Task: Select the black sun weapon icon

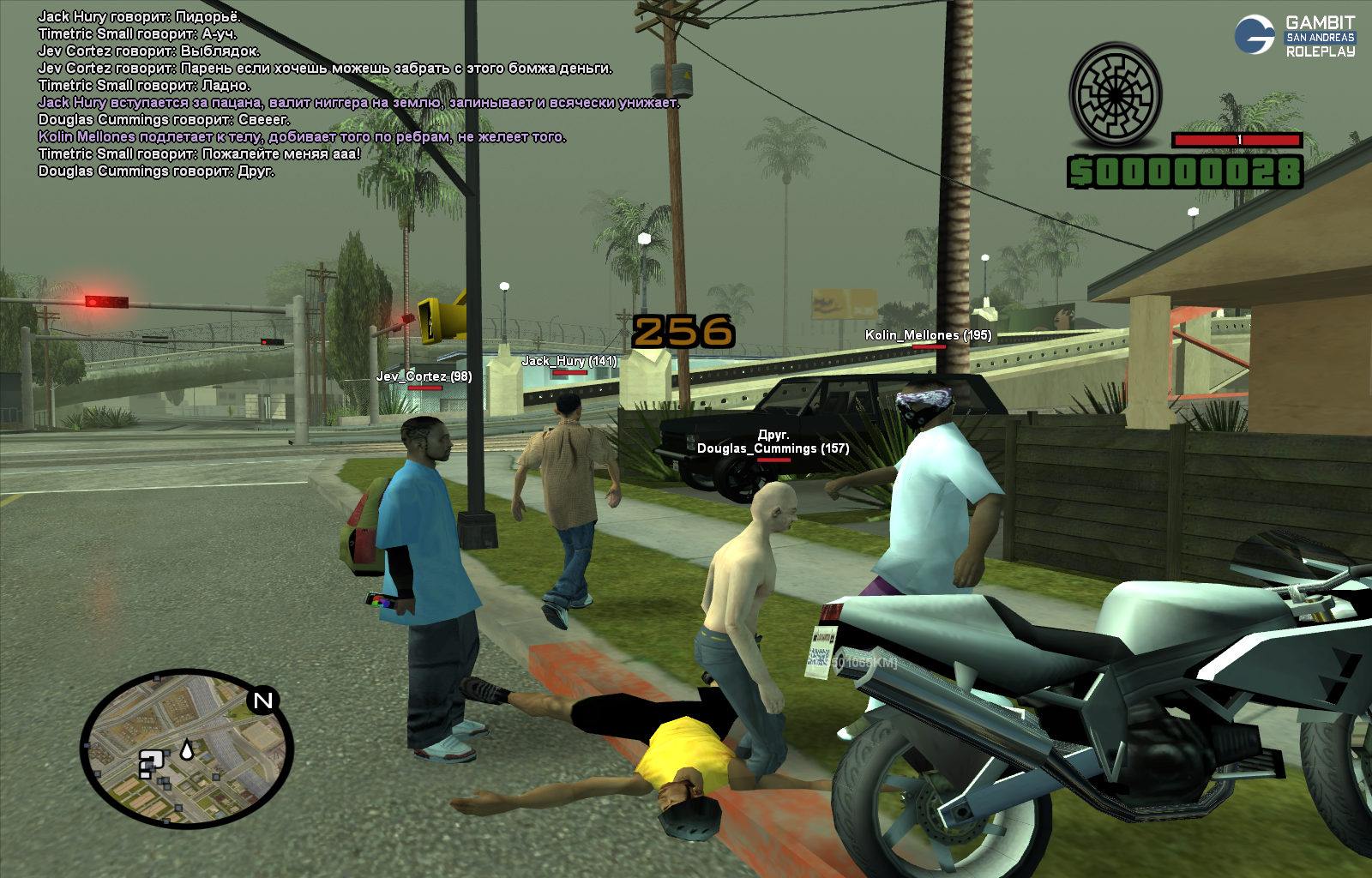Action: [1115, 95]
